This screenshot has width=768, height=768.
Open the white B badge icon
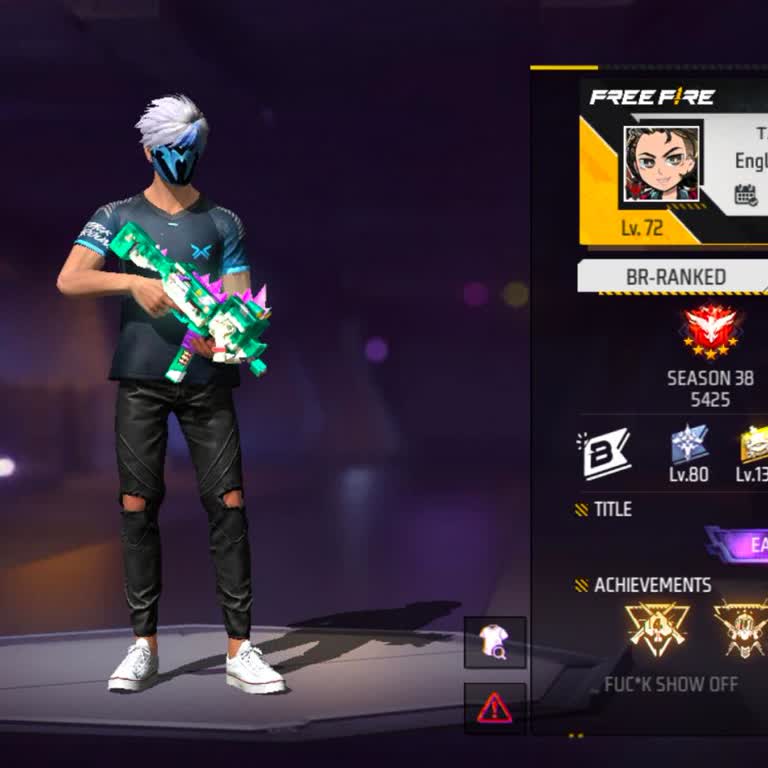pyautogui.click(x=605, y=453)
